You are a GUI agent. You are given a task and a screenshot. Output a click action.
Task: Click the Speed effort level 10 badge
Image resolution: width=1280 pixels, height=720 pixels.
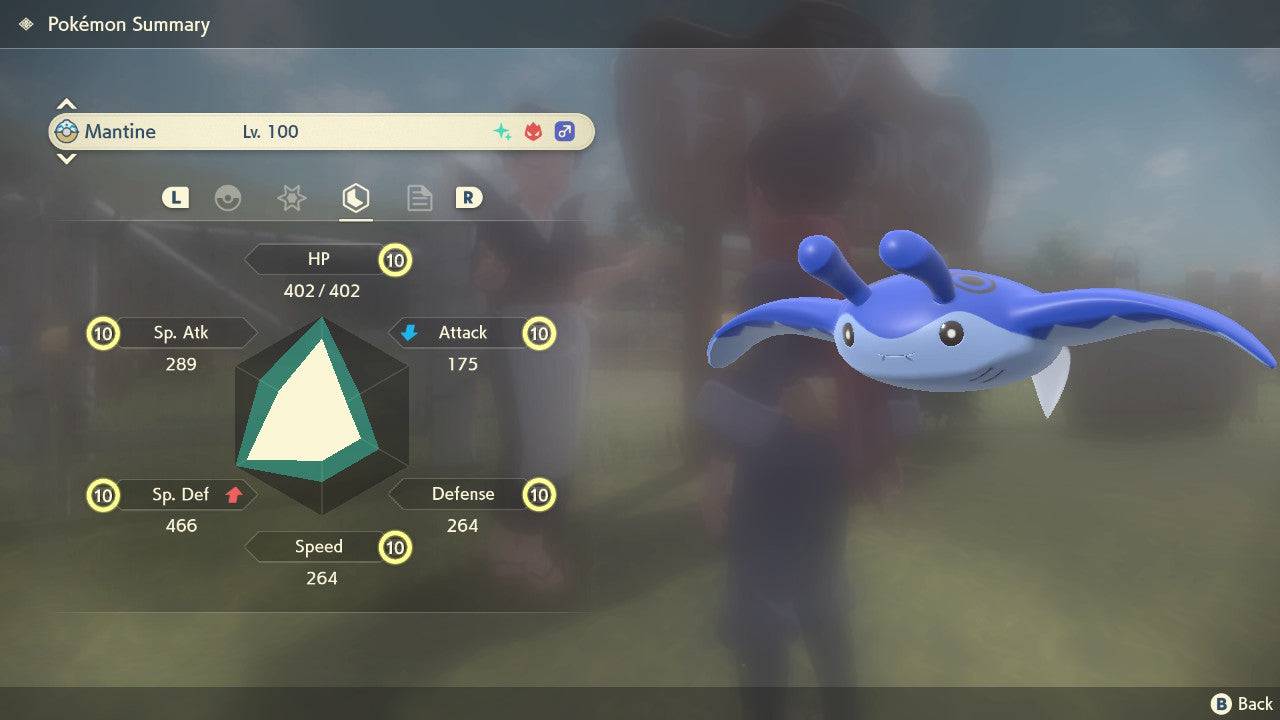click(x=395, y=547)
